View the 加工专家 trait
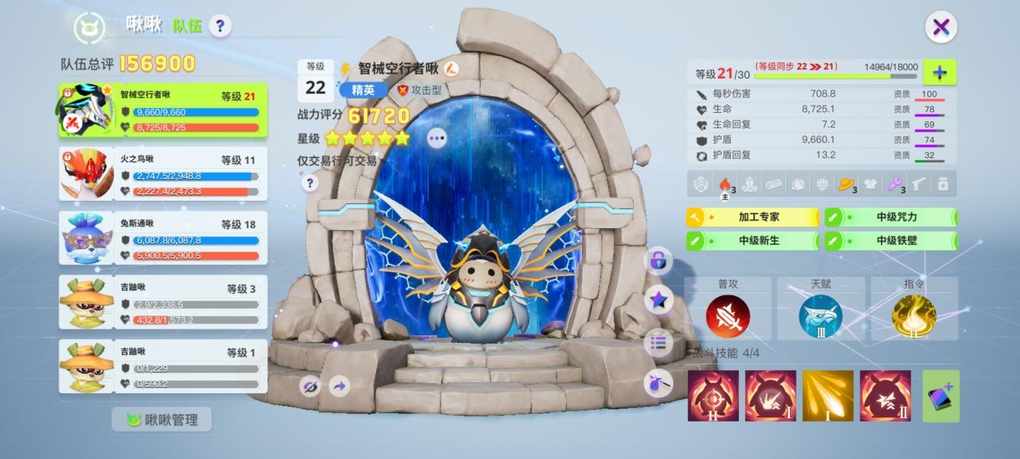The height and width of the screenshot is (459, 1020). point(750,217)
